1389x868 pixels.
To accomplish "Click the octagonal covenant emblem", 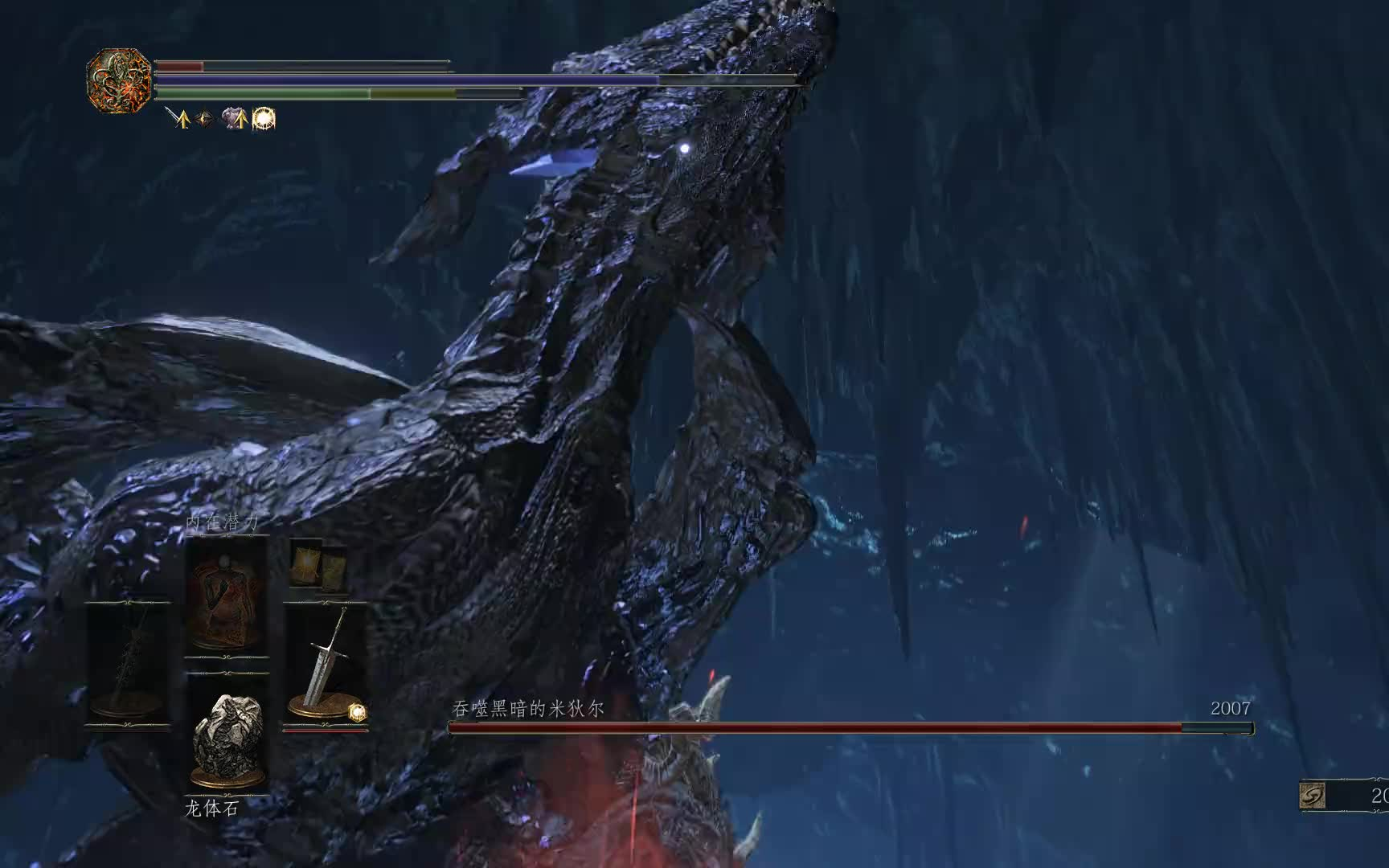I will 119,80.
